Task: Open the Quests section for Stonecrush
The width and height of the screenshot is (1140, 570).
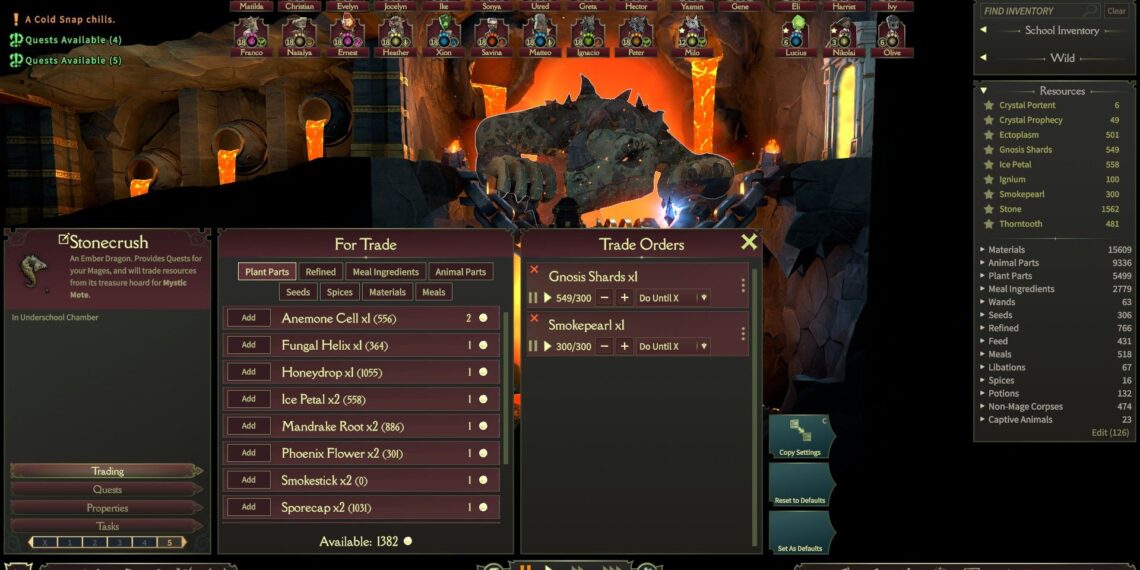Action: [107, 489]
